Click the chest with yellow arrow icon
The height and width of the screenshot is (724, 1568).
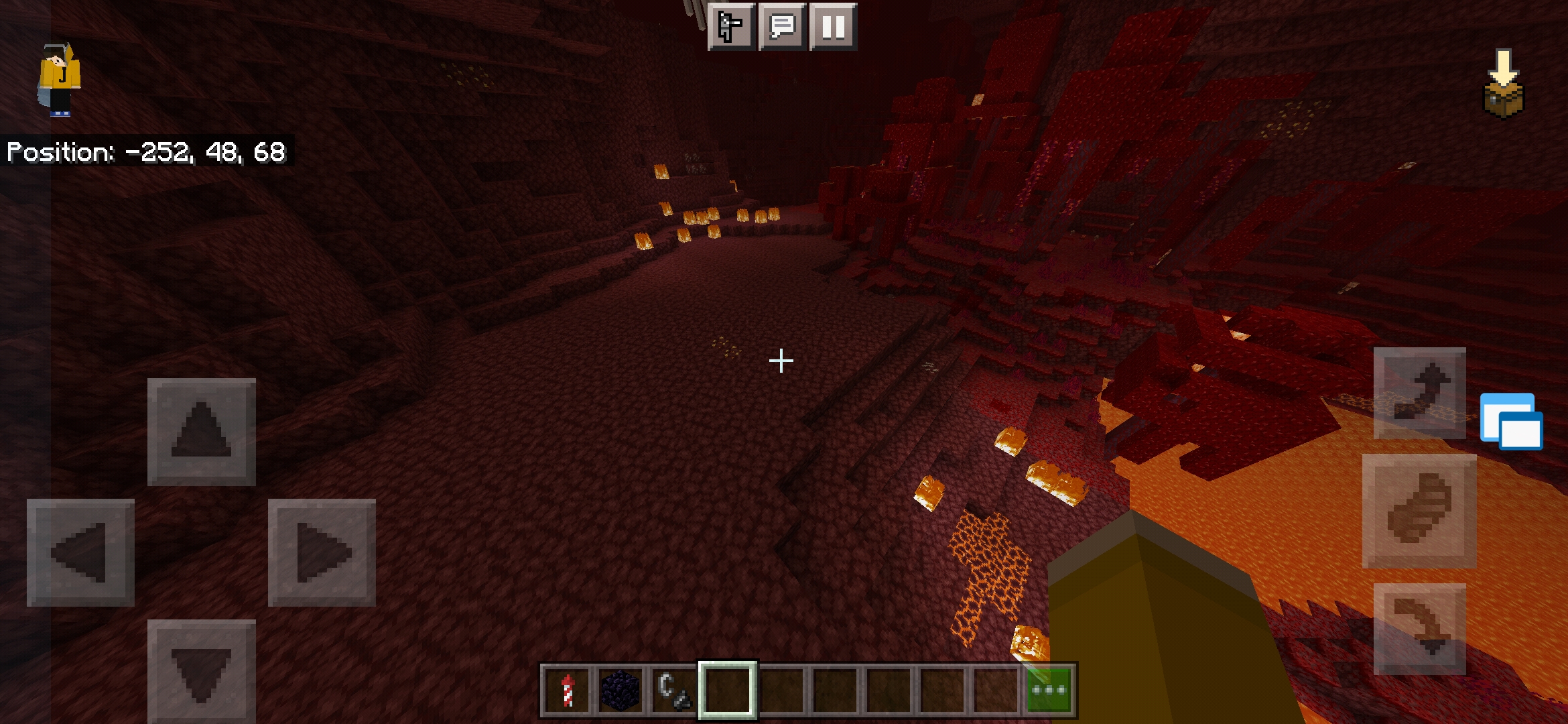(1504, 84)
